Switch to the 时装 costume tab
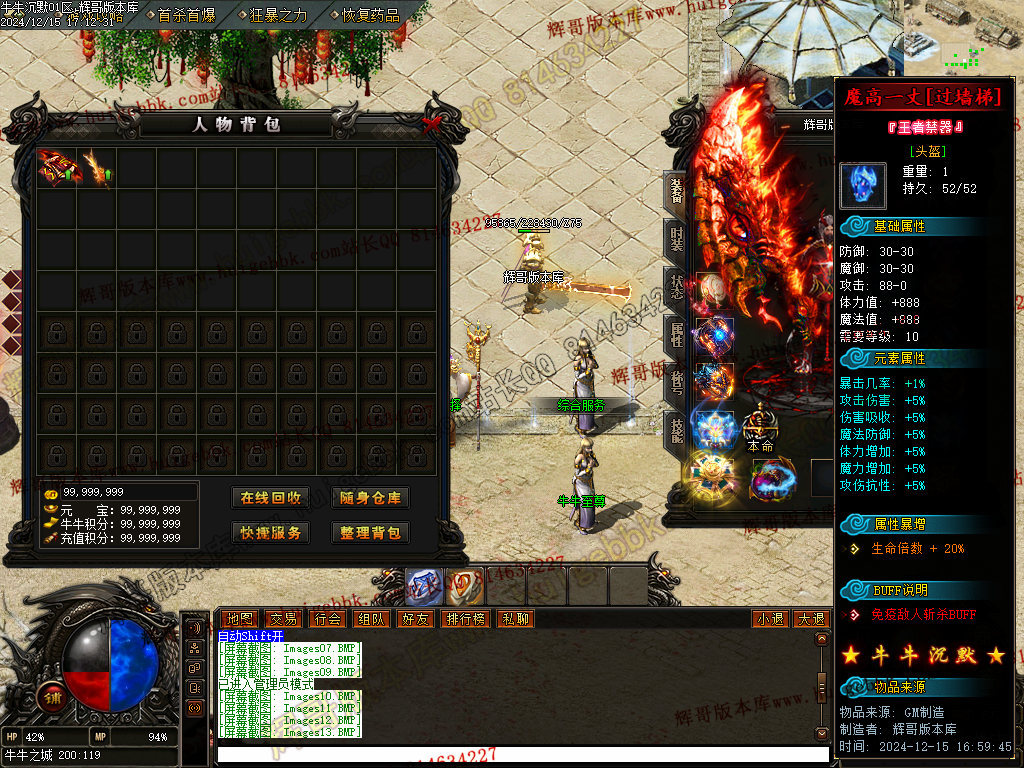The image size is (1024, 768). coord(677,236)
